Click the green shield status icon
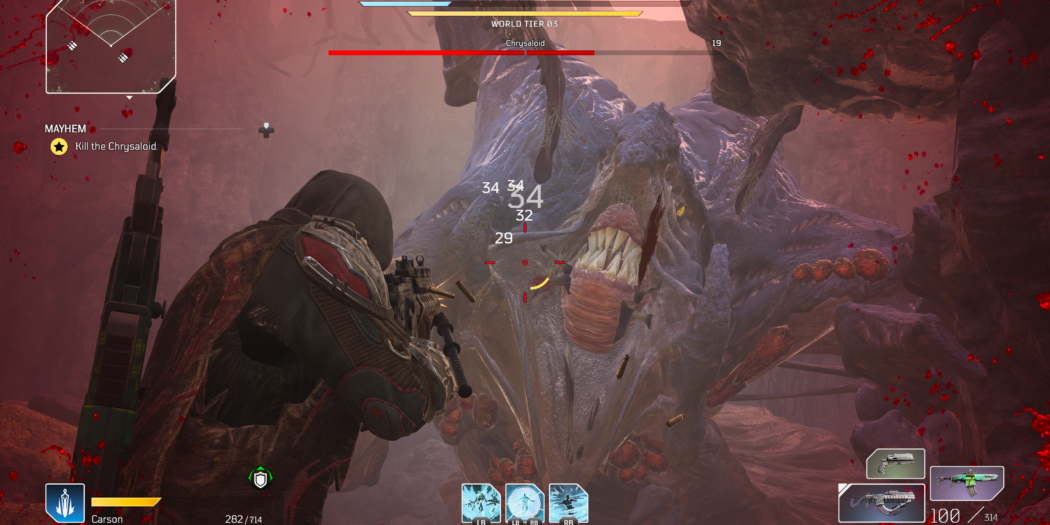 [x=261, y=479]
